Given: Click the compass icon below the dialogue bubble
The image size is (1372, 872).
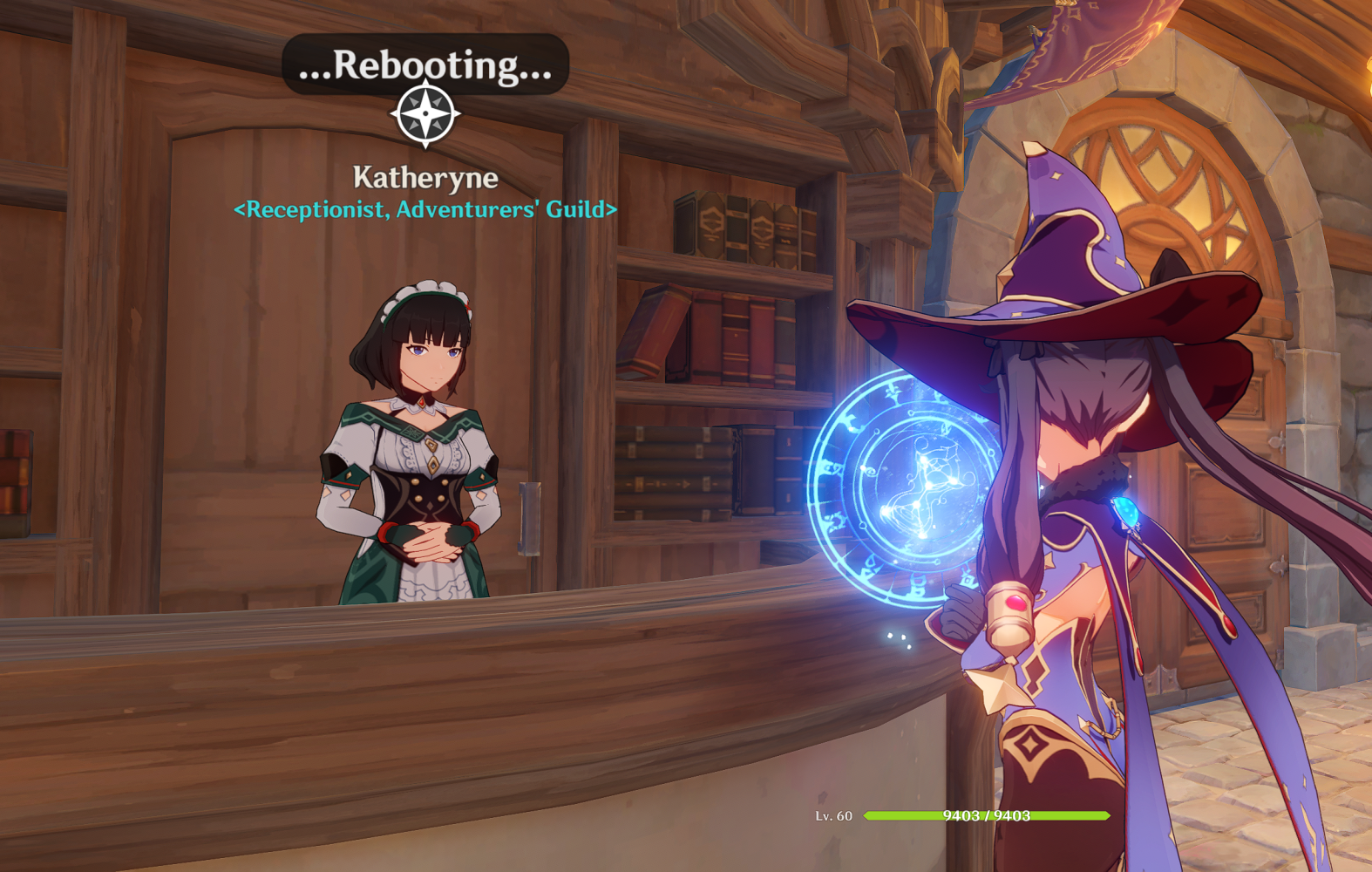Looking at the screenshot, I should (424, 113).
